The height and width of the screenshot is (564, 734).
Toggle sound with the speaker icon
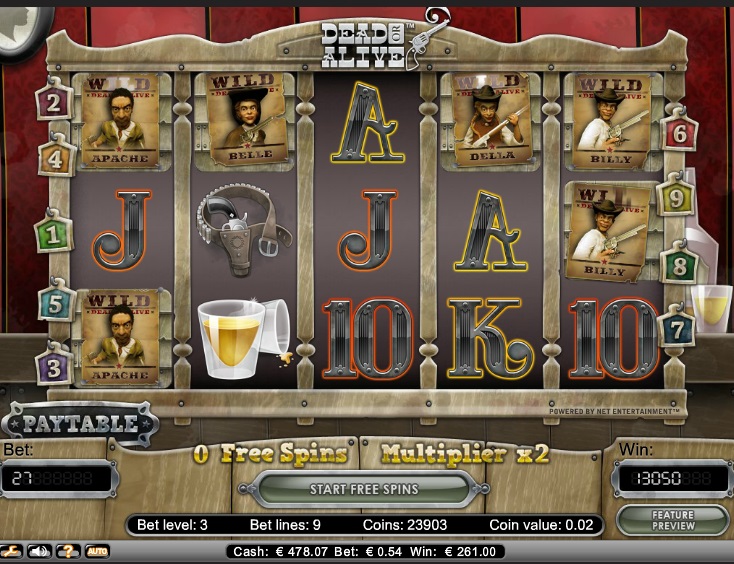40,551
